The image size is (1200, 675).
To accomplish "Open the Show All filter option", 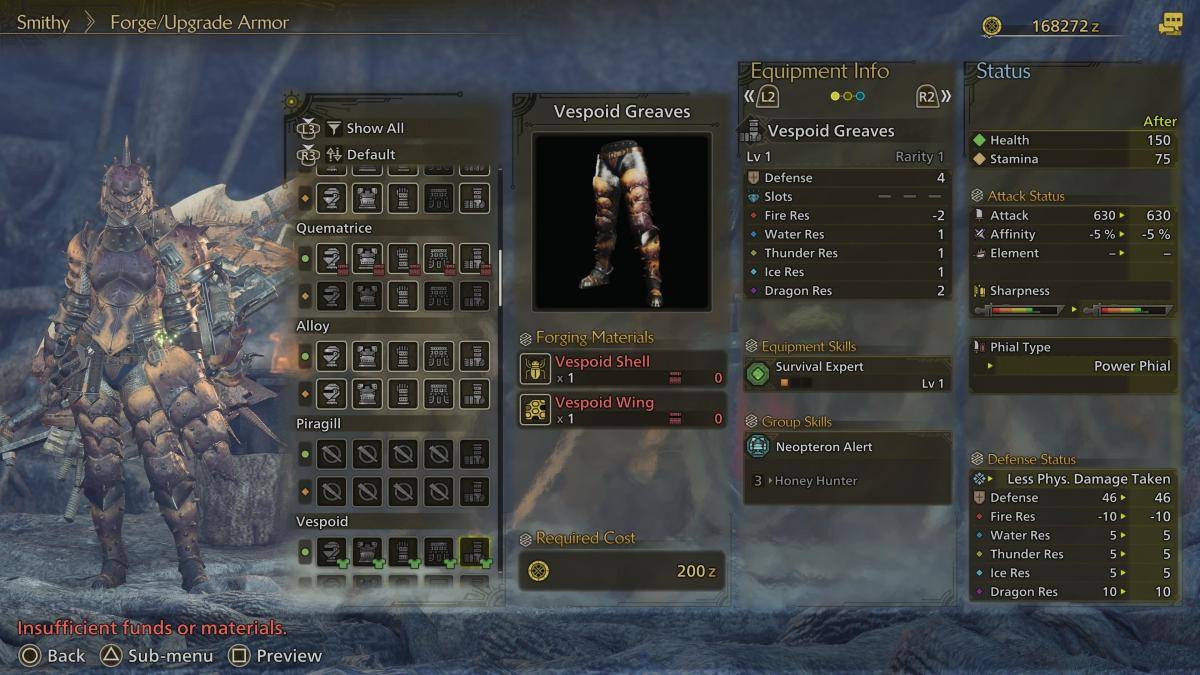I will (x=374, y=129).
